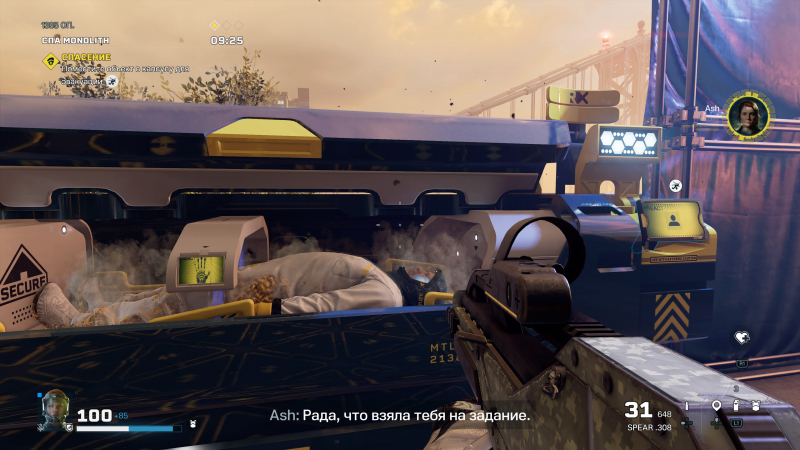Click the heart-shaped revive icon
This screenshot has width=800, height=450.
click(x=741, y=338)
